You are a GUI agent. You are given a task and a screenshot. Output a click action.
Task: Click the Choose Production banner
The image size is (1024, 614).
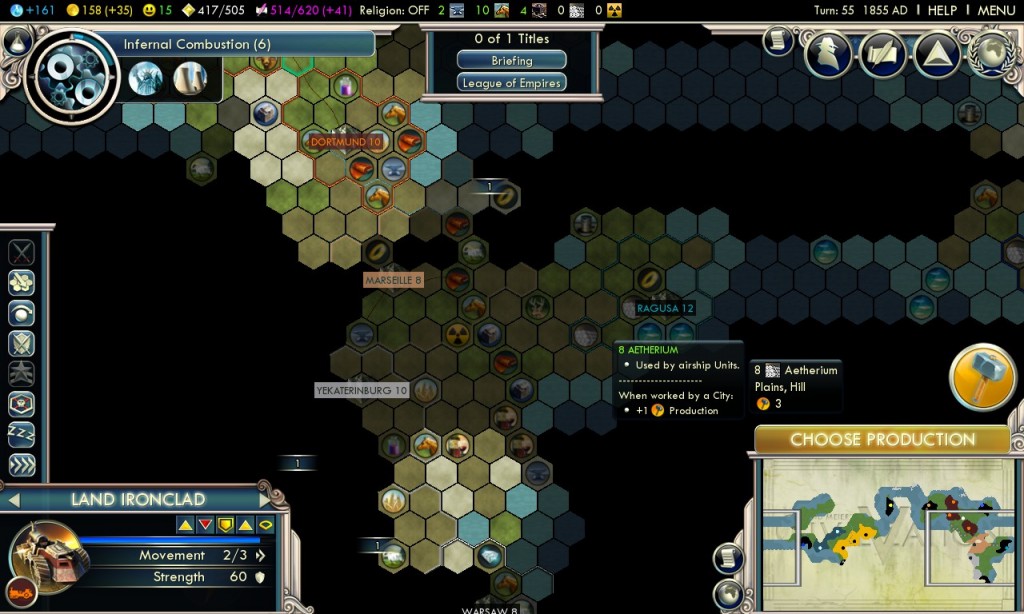pos(882,440)
